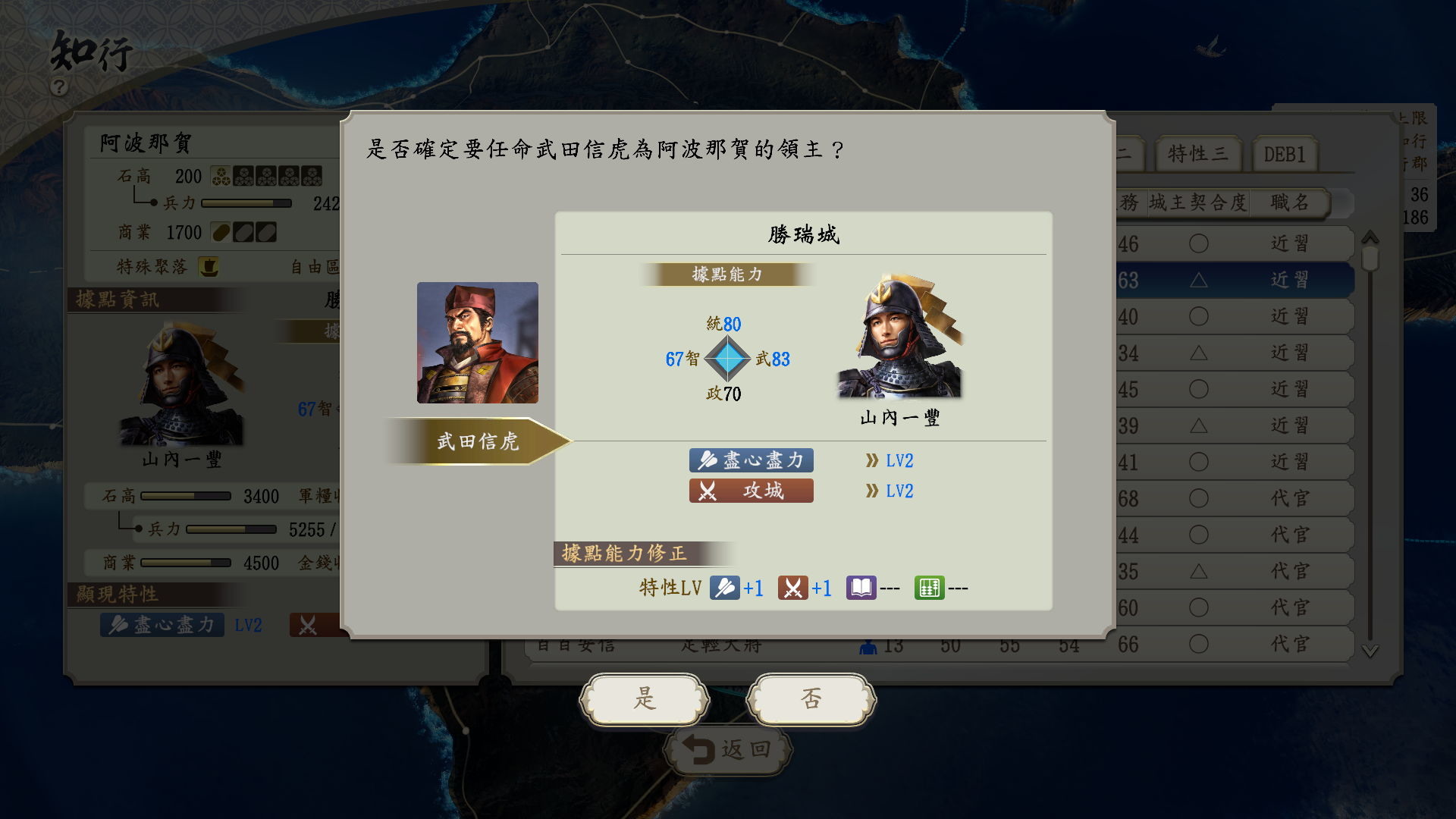Click the triangle mark on the highlighted row
1456x819 pixels.
(x=1199, y=280)
